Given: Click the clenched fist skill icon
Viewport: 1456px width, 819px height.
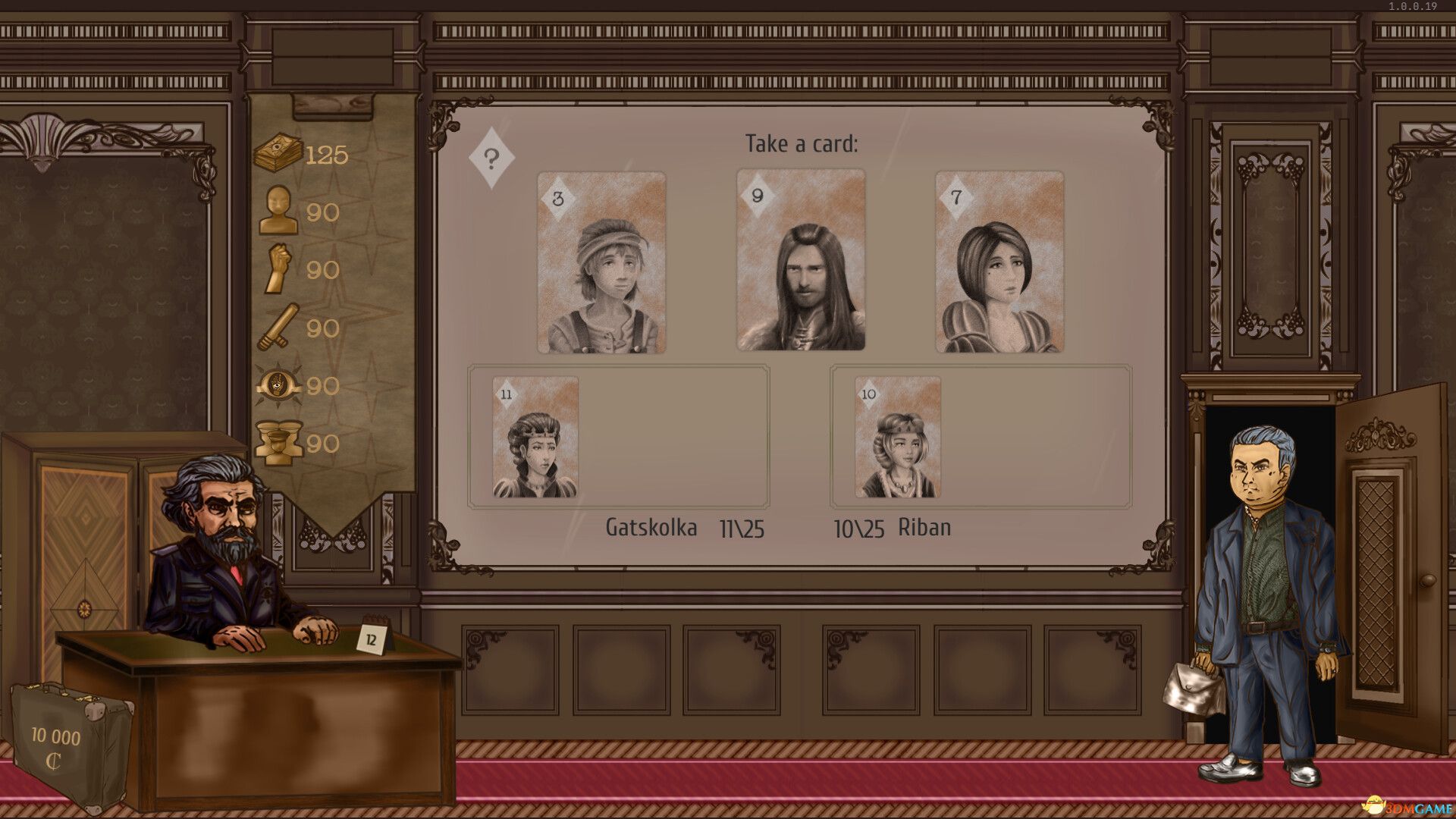Looking at the screenshot, I should (278, 269).
